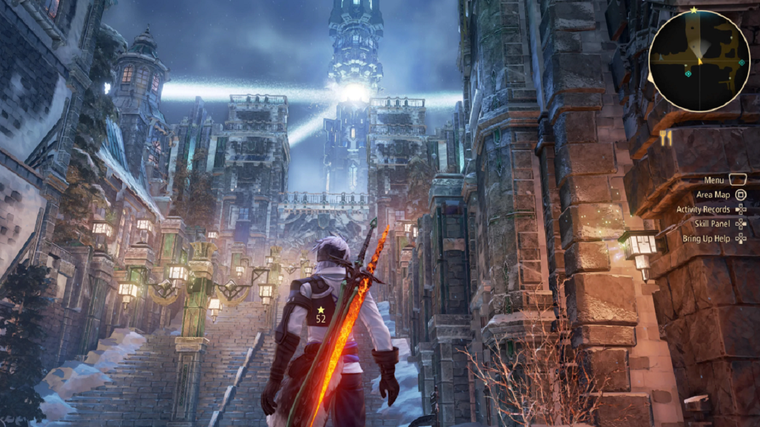This screenshot has width=760, height=427.
Task: Click the fork and knife meal icon
Action: (x=664, y=138)
